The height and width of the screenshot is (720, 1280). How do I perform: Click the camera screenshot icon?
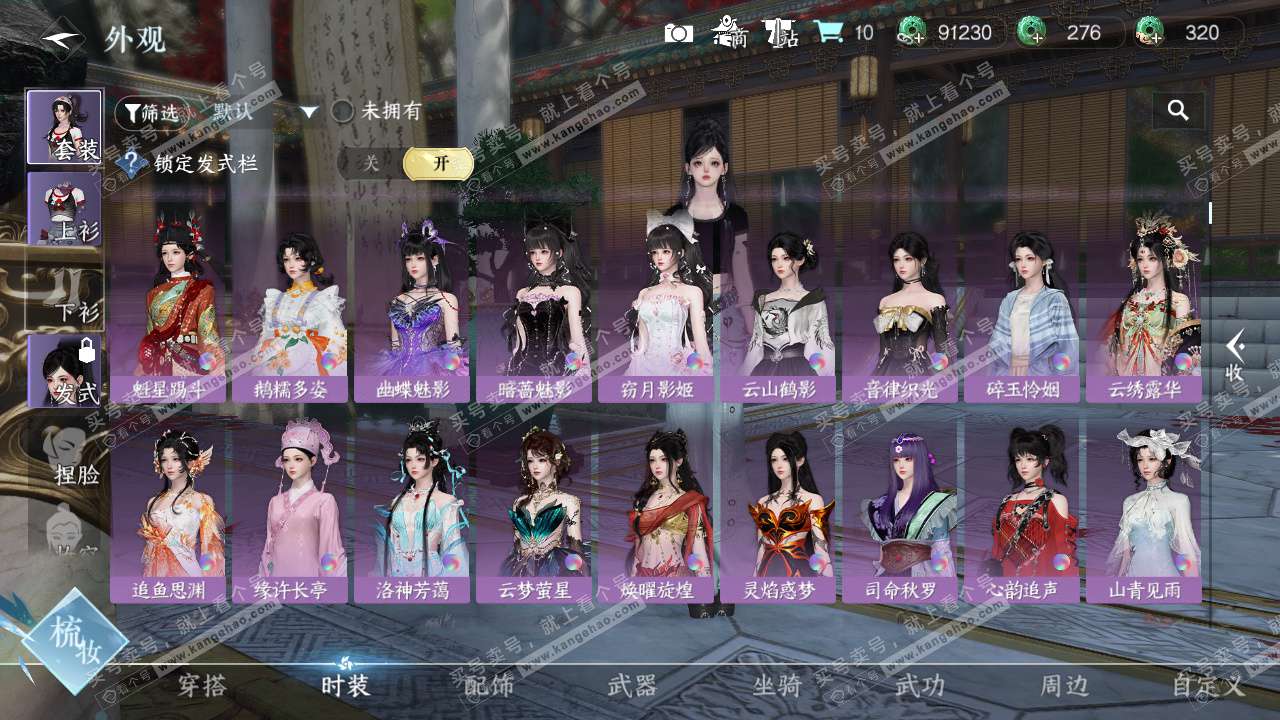click(x=679, y=33)
